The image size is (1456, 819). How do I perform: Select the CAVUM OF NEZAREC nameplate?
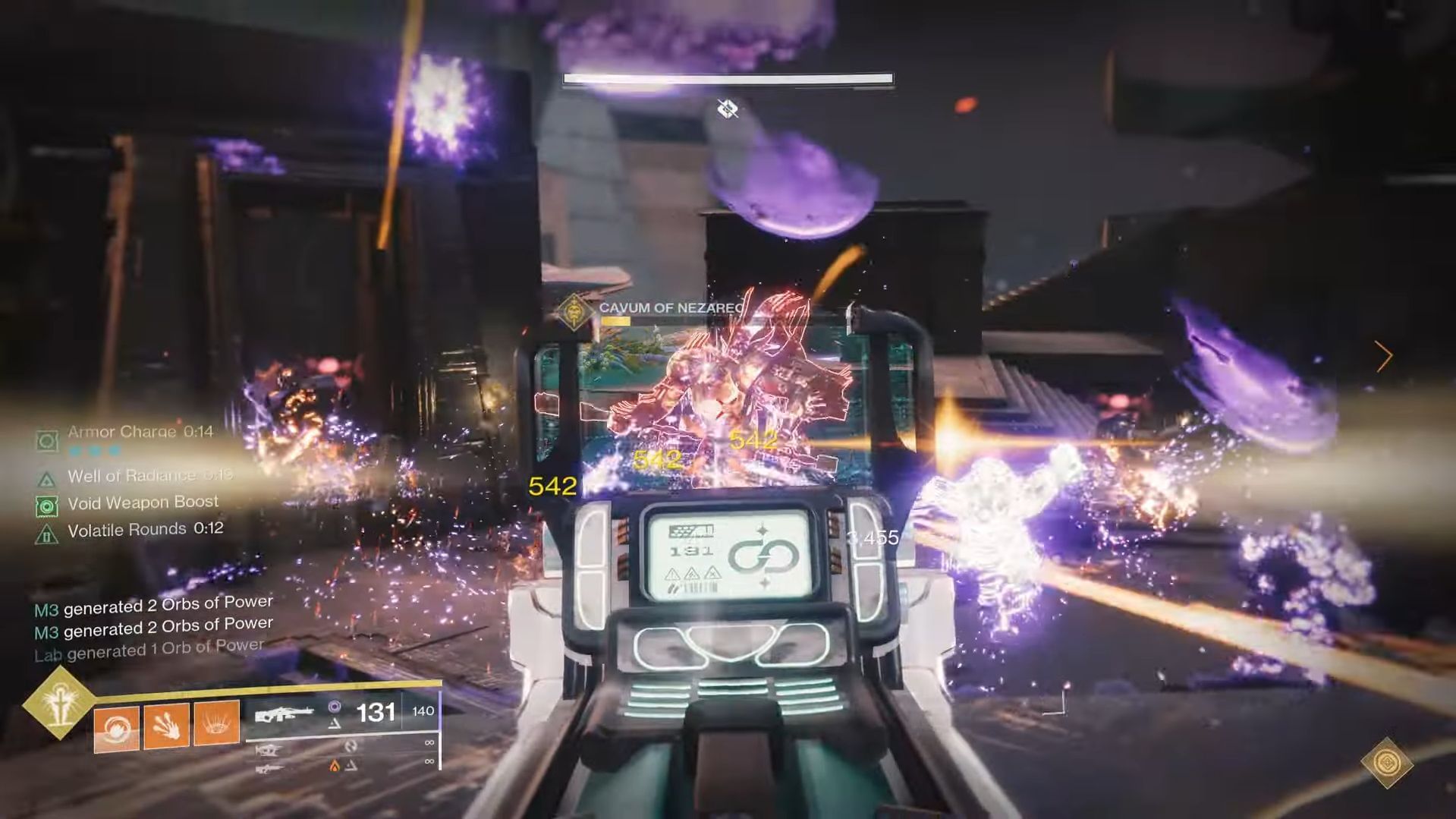tap(669, 308)
